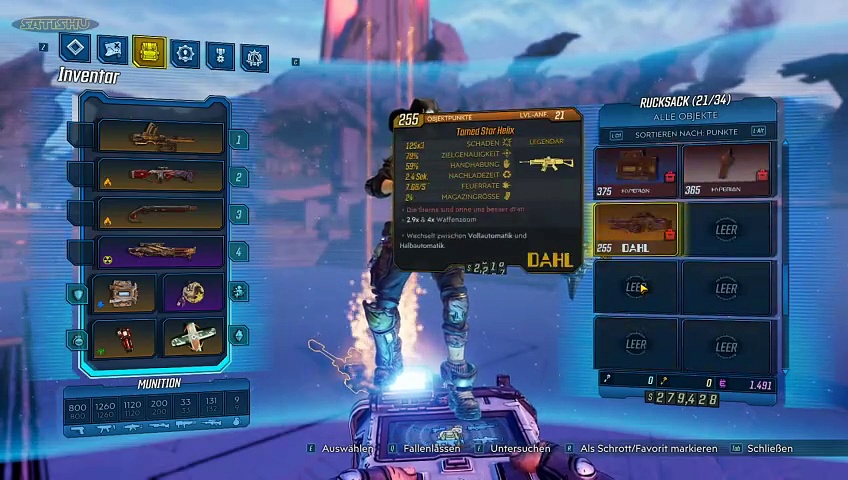
Task: Switch to the yellow backpack inventory tab
Action: point(149,51)
